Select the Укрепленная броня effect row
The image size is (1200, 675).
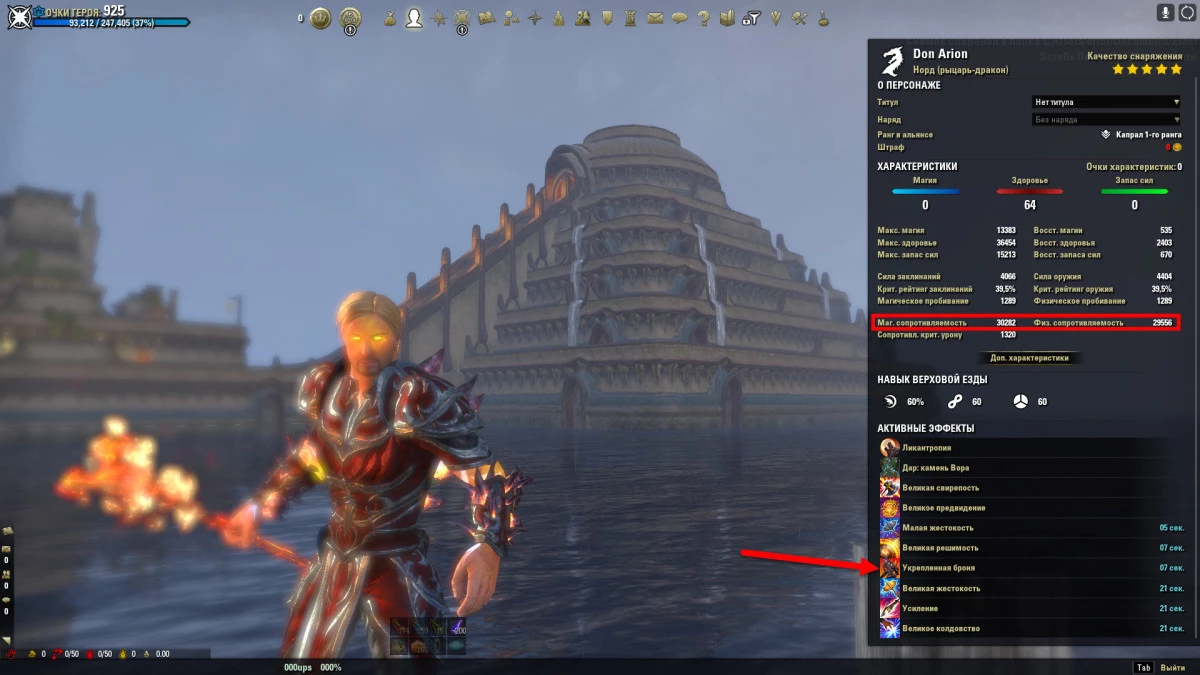coord(1030,568)
